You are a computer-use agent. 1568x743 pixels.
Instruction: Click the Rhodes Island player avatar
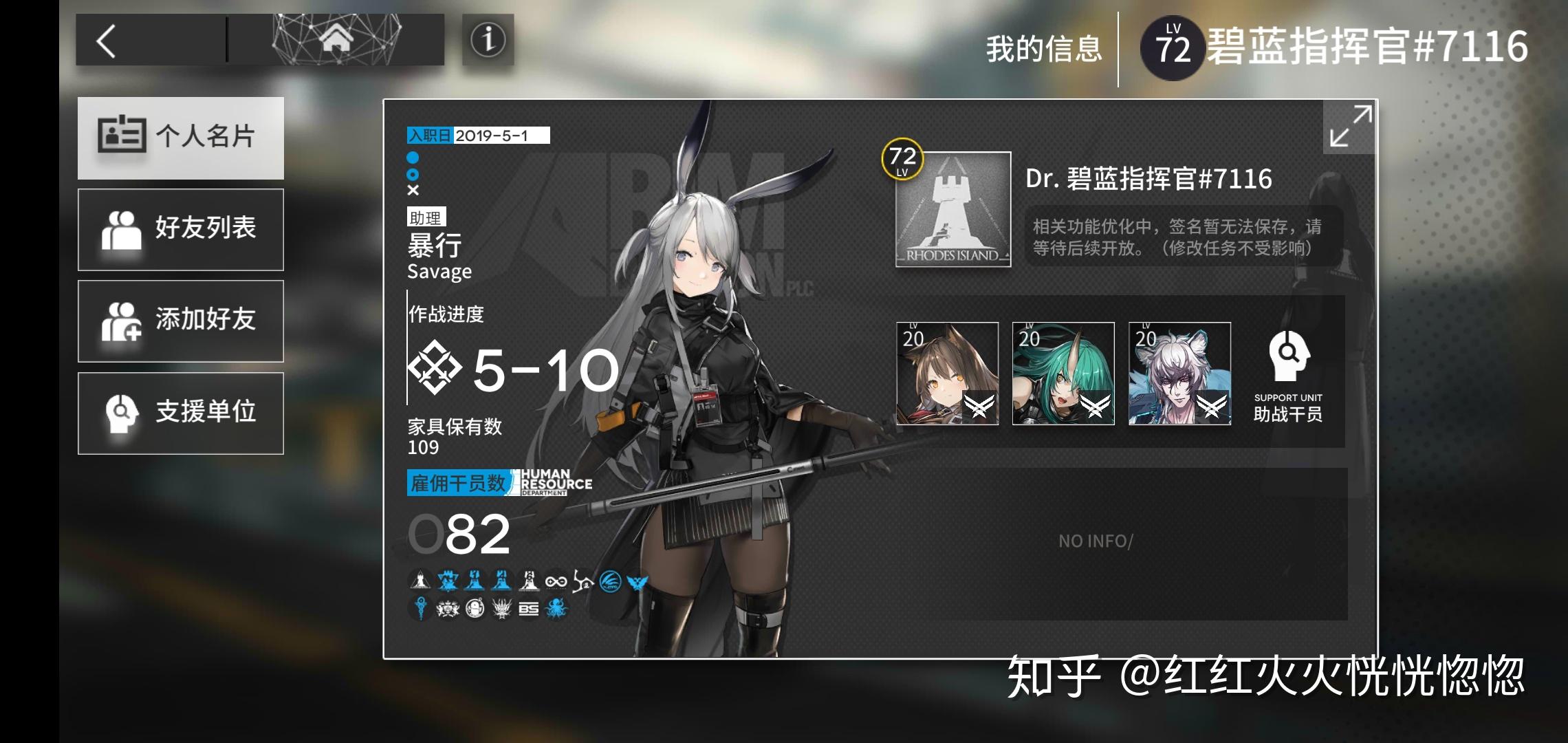point(953,209)
